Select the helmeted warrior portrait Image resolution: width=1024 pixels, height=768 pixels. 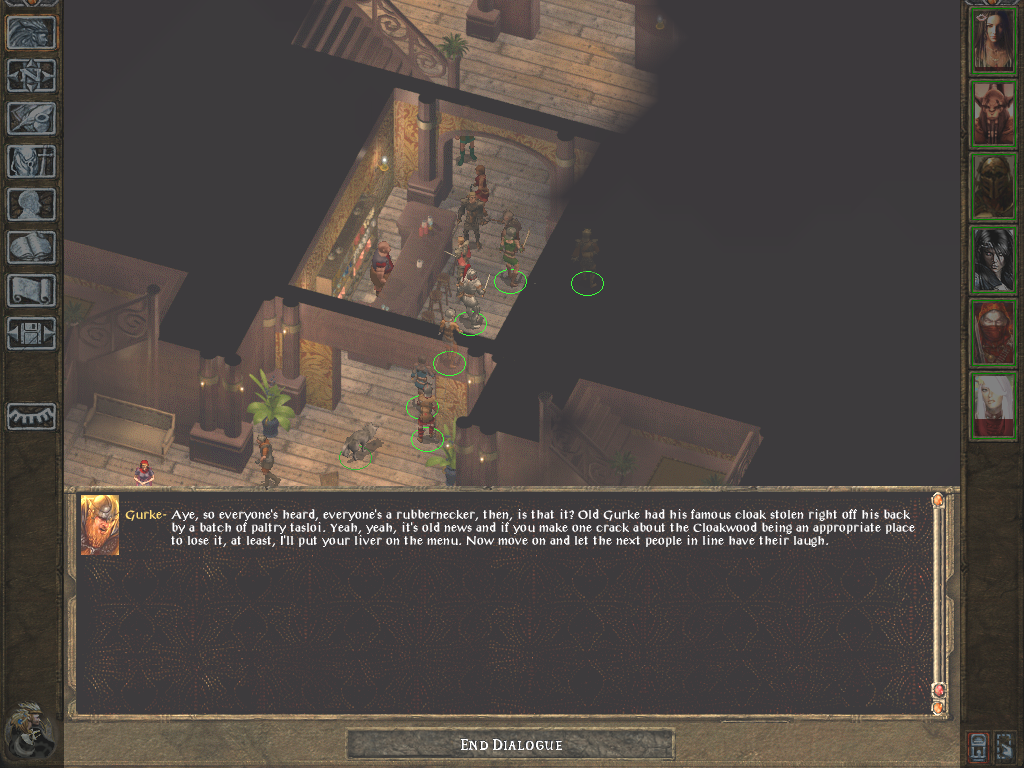pos(993,187)
